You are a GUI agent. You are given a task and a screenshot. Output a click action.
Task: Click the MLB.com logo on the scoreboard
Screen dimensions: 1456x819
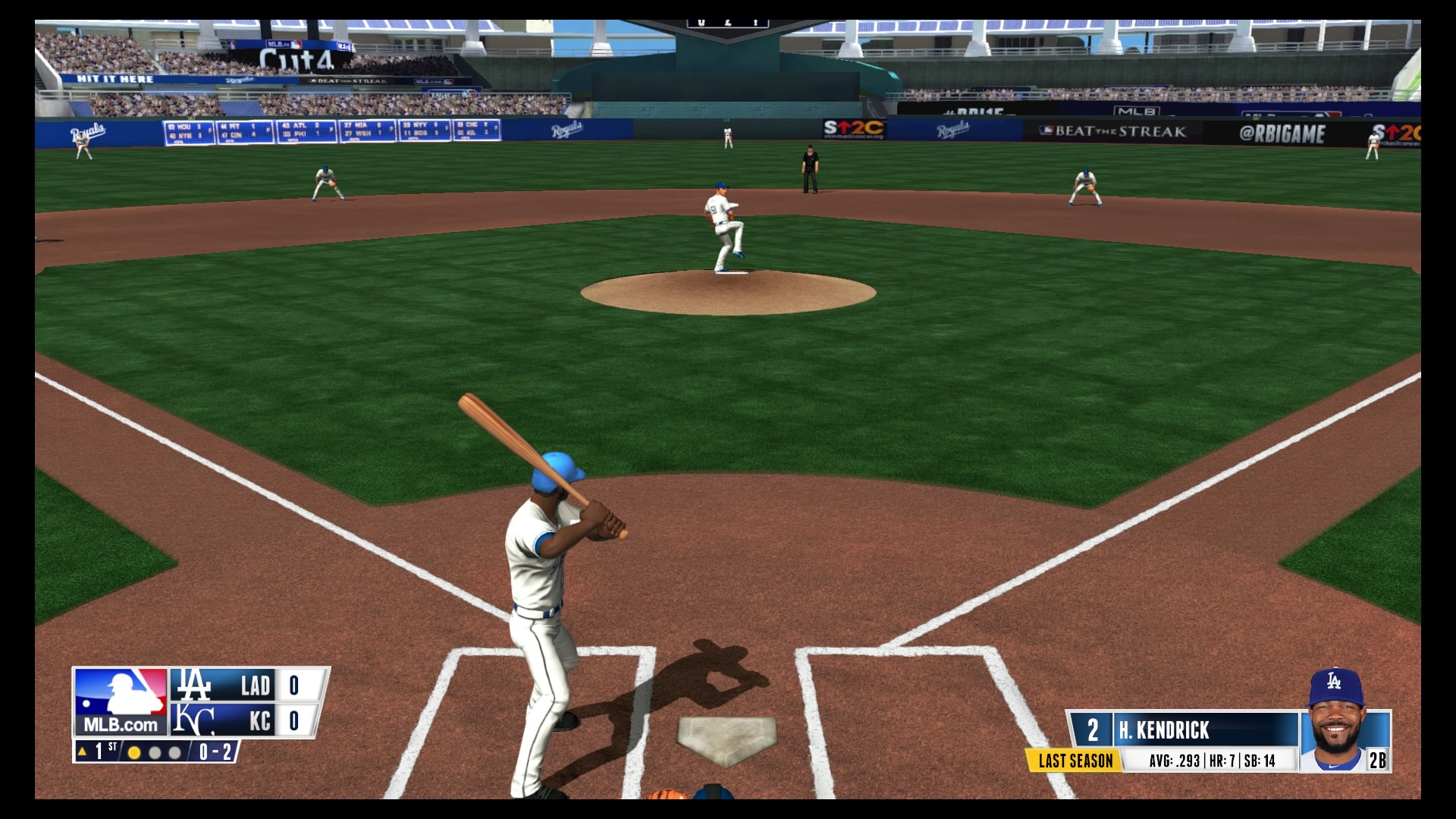point(121,701)
